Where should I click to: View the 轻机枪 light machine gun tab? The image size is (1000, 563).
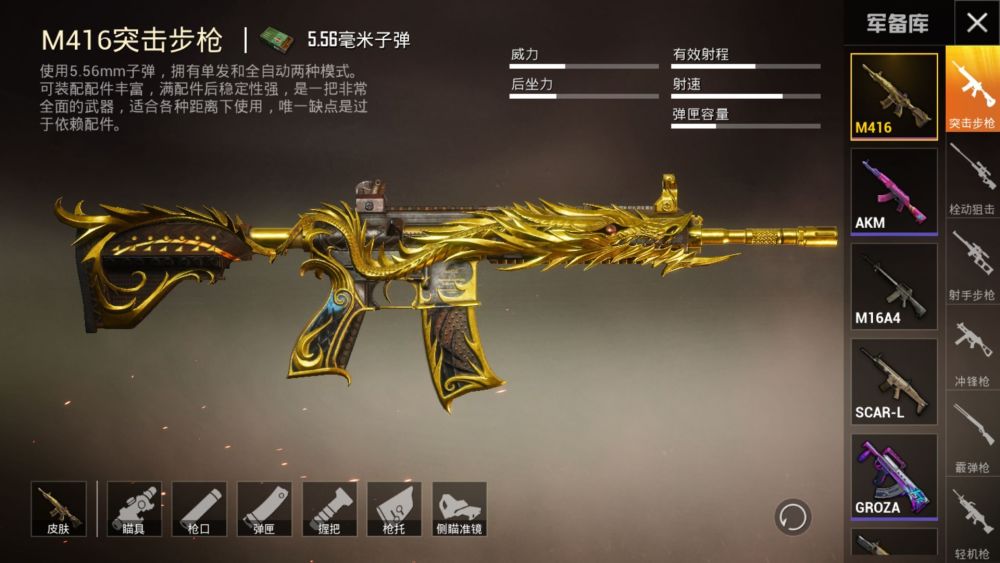click(x=972, y=521)
